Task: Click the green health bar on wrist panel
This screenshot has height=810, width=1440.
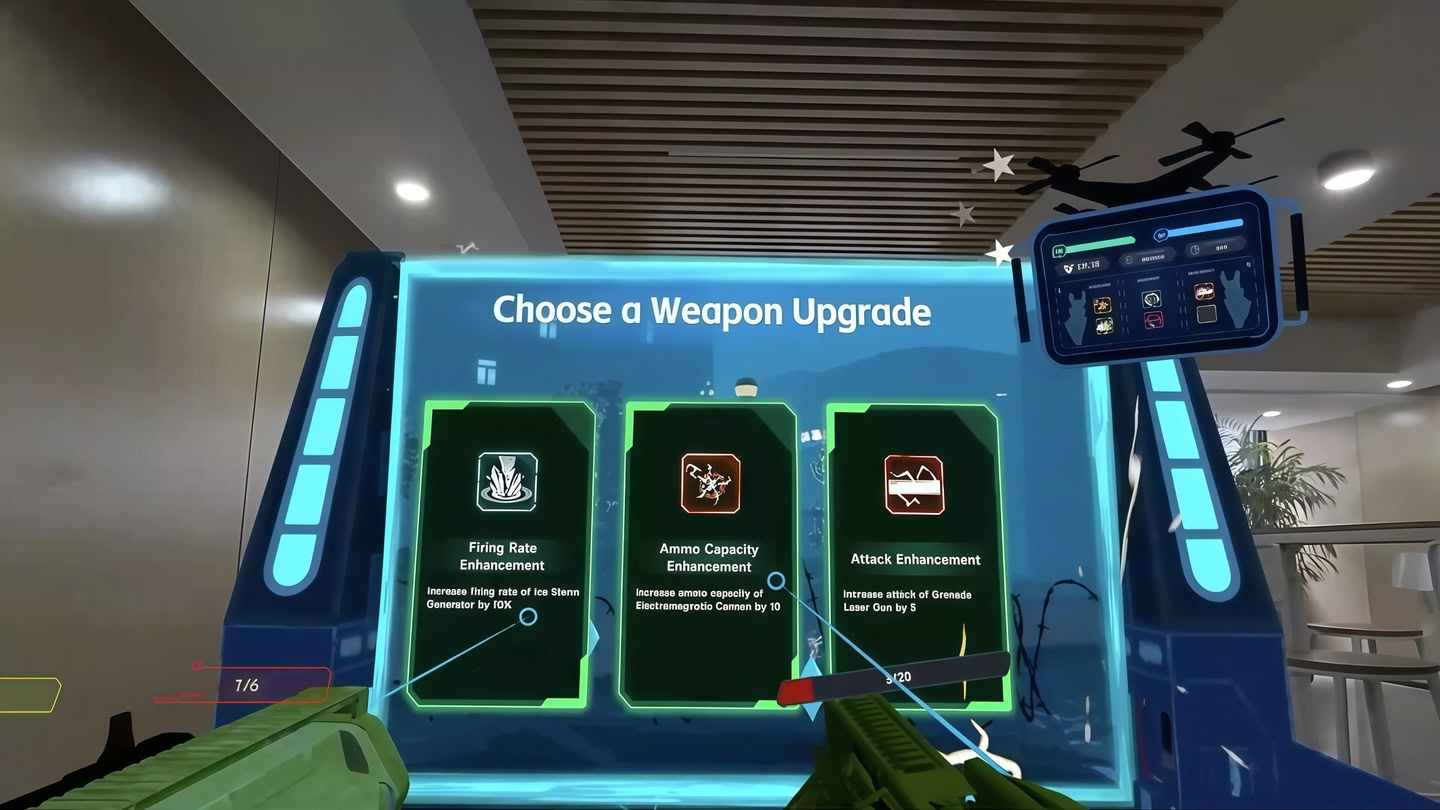Action: pos(1099,242)
